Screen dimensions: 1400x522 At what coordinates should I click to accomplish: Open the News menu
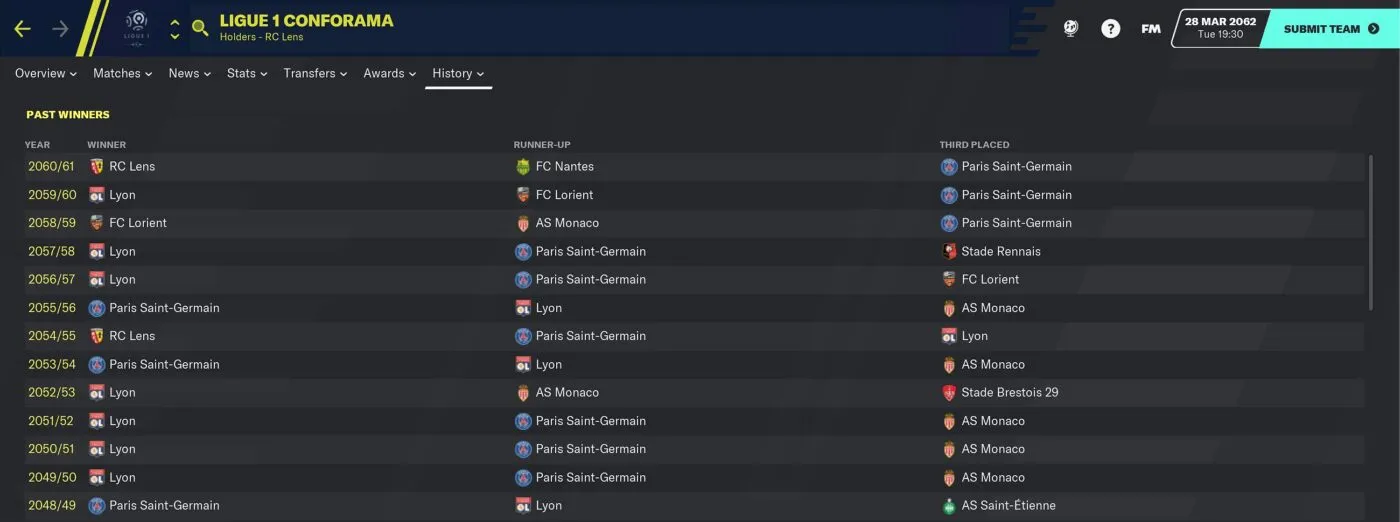point(190,73)
